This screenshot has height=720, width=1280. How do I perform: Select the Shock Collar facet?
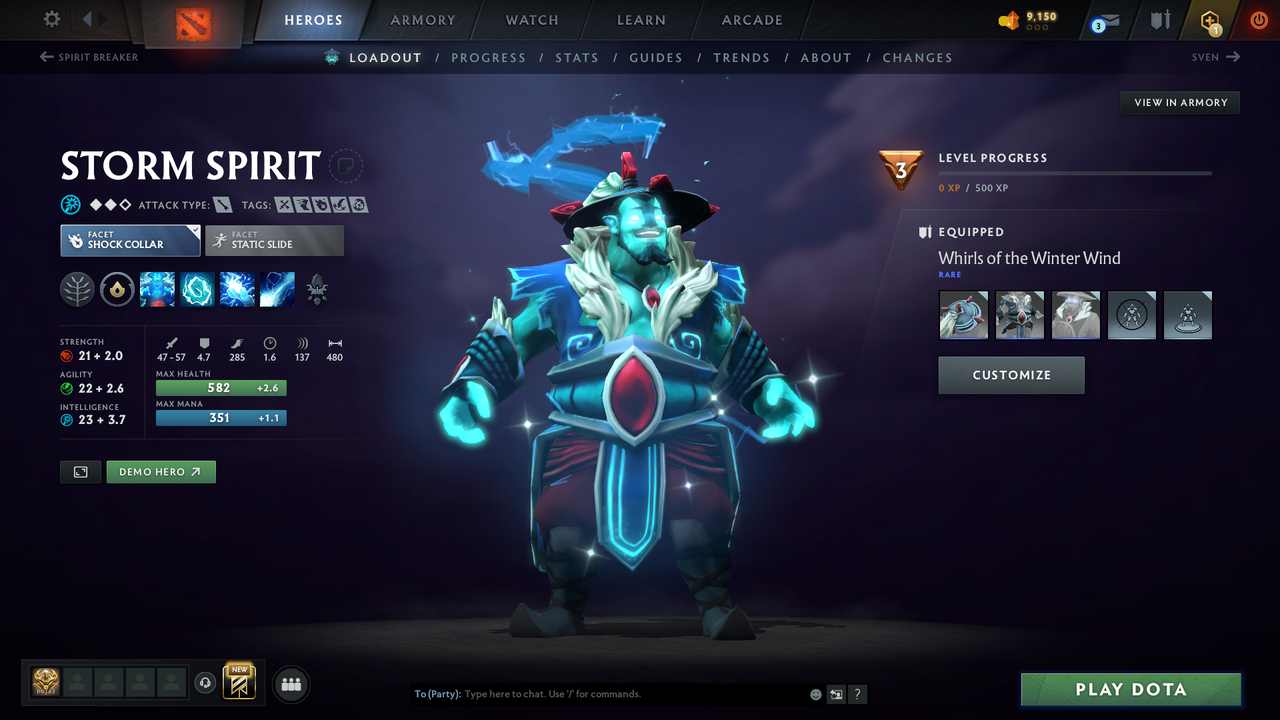coord(129,240)
